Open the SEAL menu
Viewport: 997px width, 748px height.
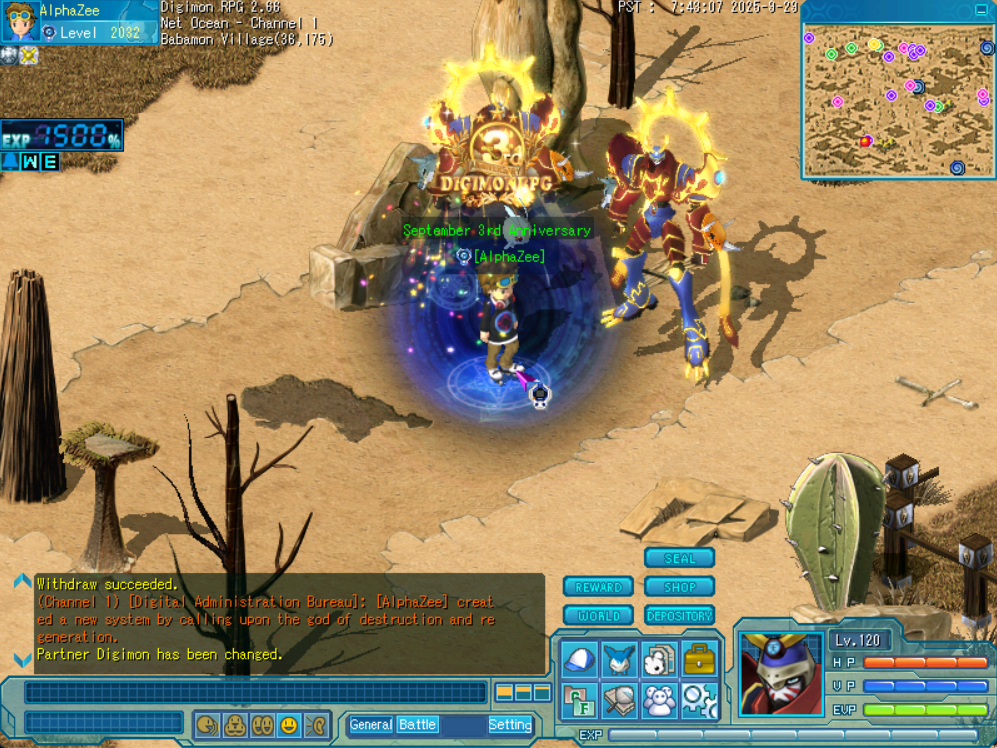pos(679,558)
